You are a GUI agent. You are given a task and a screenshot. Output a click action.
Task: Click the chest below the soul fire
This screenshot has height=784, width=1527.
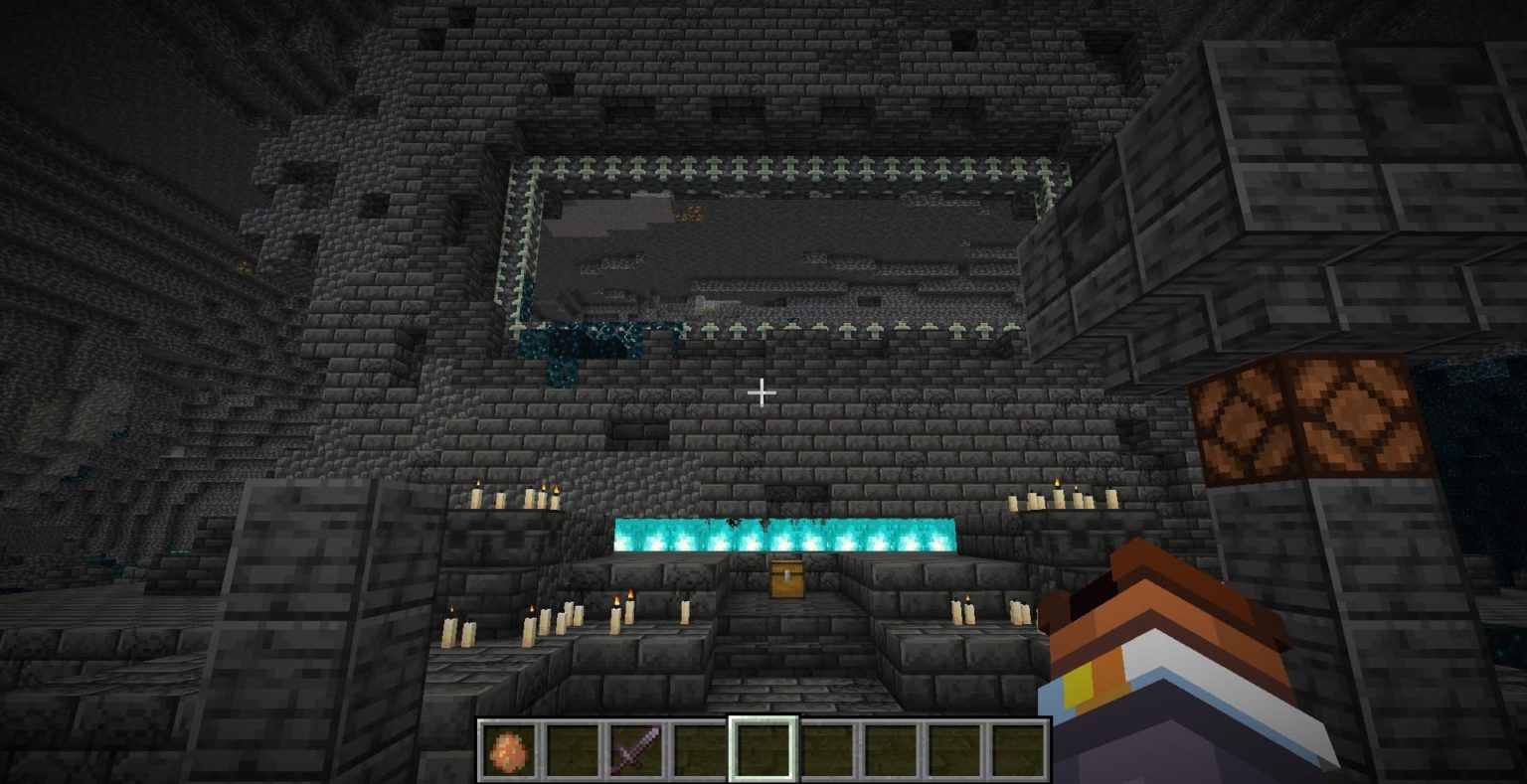(785, 576)
